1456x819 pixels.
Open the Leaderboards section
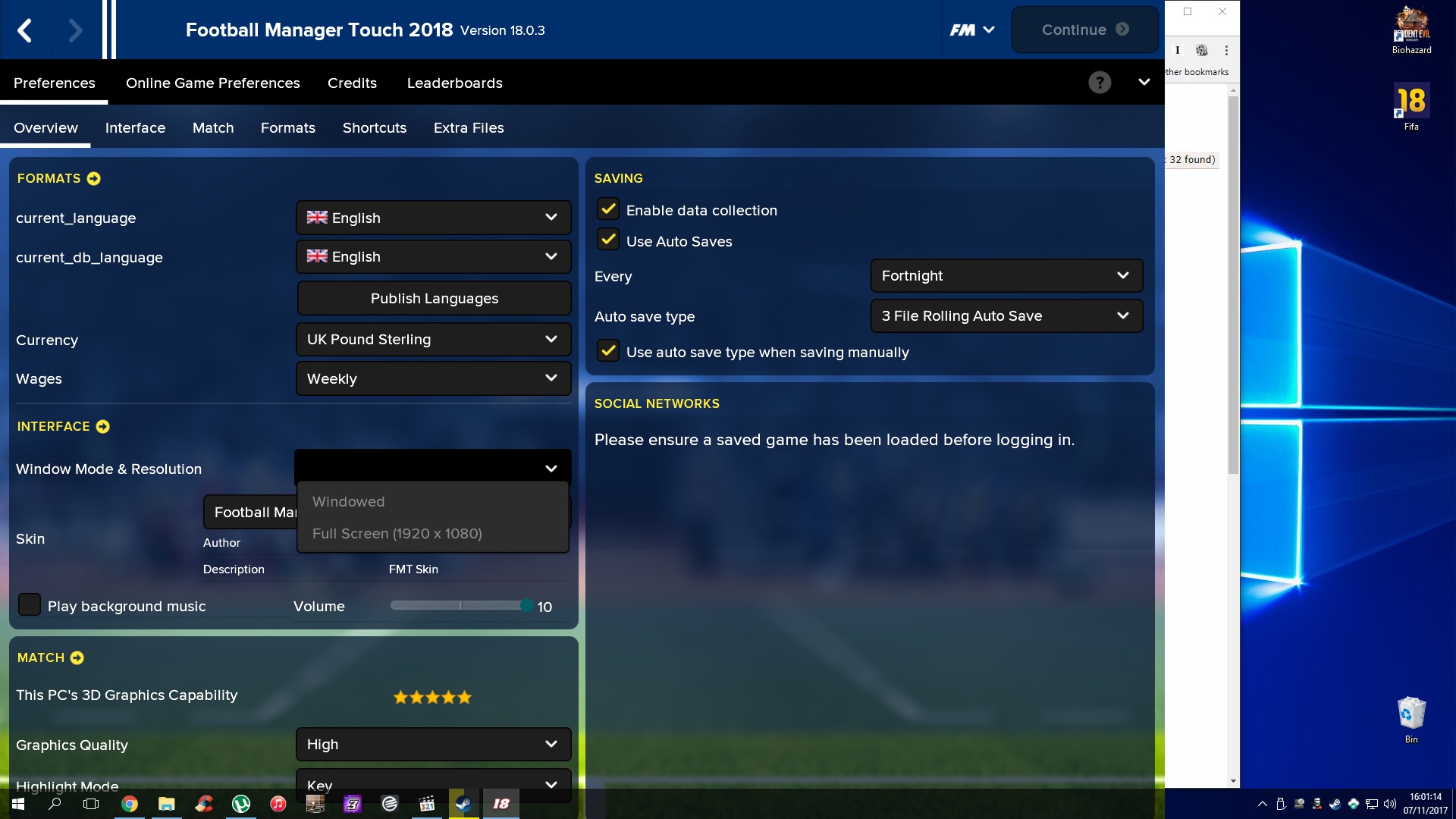point(454,83)
